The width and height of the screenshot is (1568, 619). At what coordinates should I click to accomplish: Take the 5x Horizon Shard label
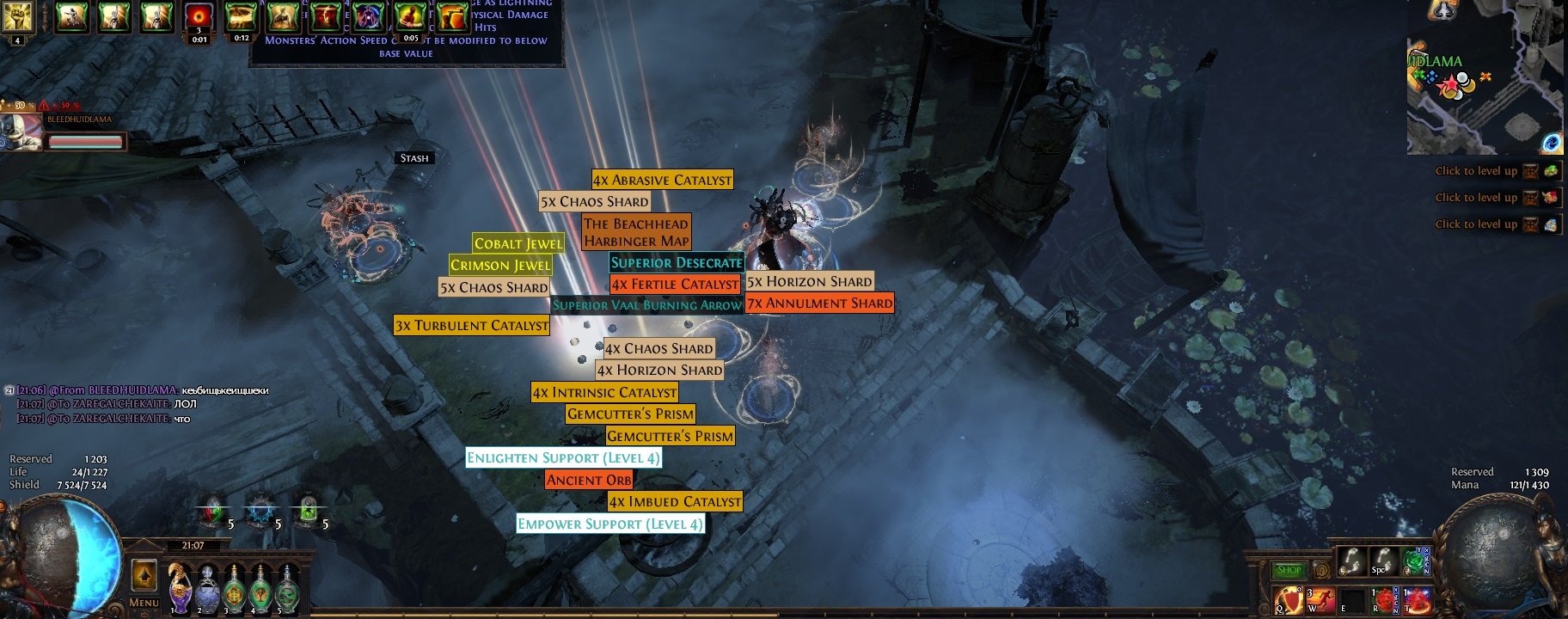click(x=809, y=281)
